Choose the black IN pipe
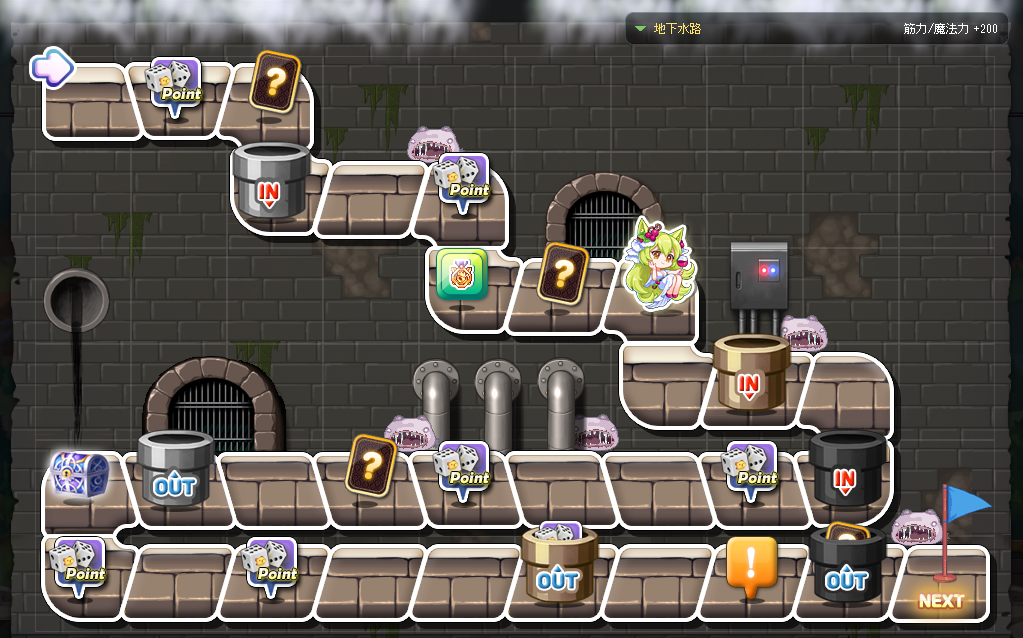 tap(845, 470)
